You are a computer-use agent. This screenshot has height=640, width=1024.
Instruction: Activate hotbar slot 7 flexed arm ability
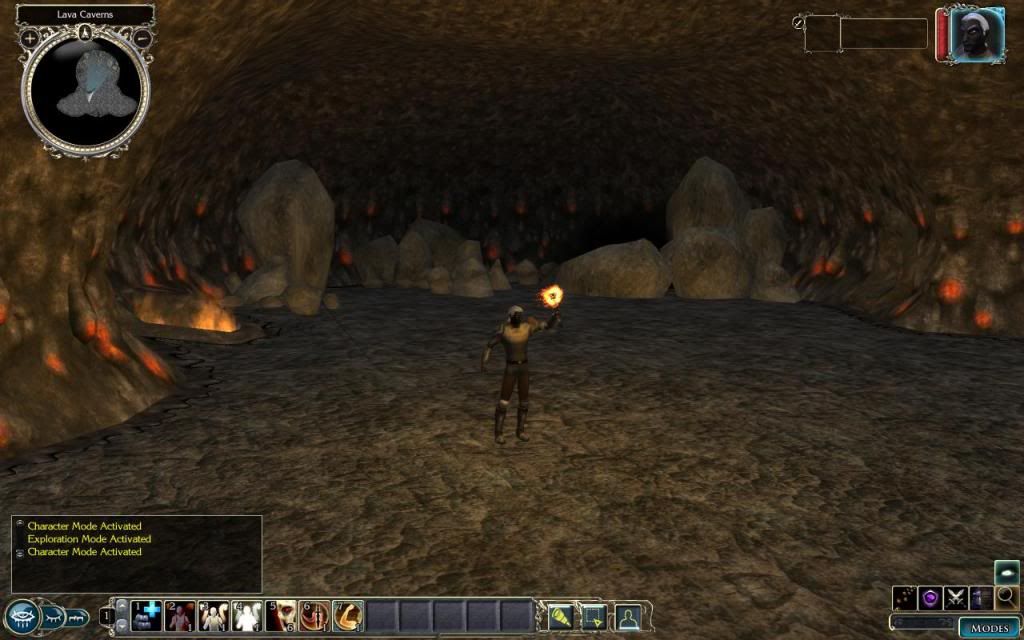(x=348, y=615)
